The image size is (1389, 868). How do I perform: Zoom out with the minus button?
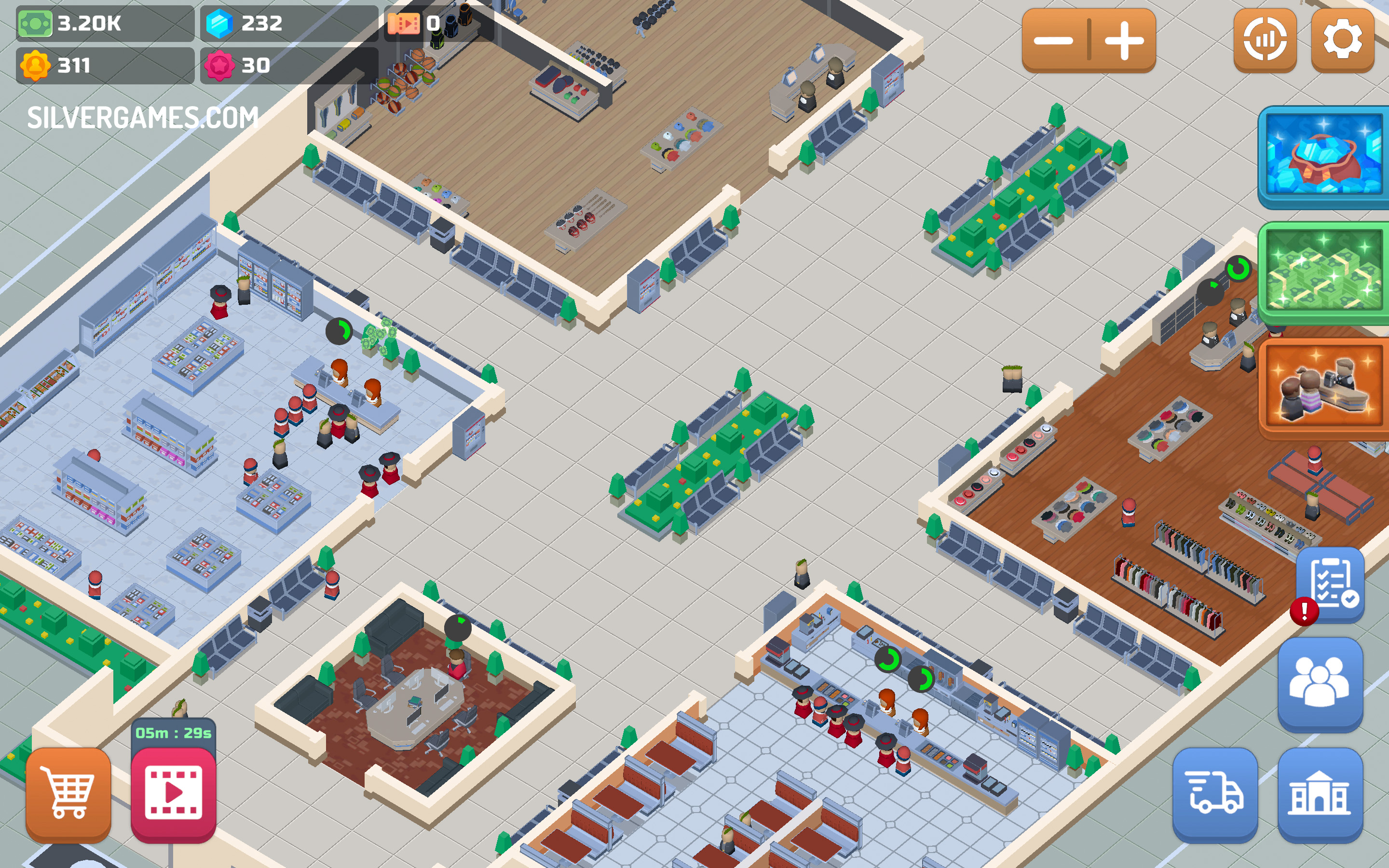point(1054,40)
